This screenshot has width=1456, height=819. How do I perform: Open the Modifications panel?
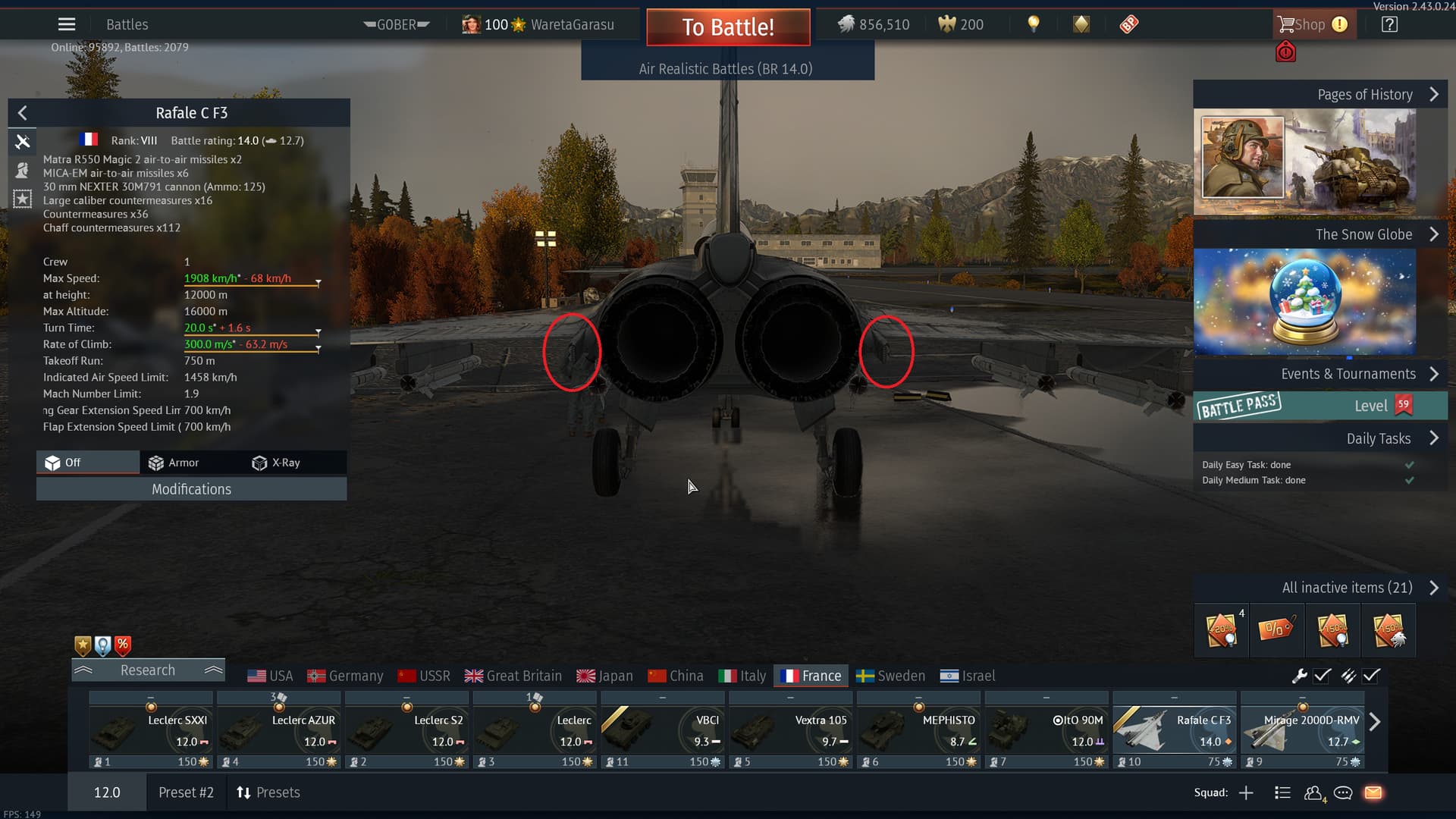(191, 489)
